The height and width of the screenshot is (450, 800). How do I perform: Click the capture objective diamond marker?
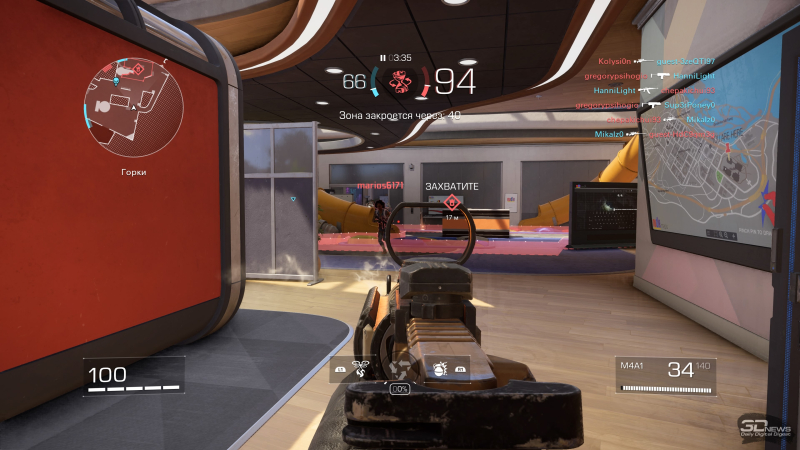pyautogui.click(x=450, y=202)
